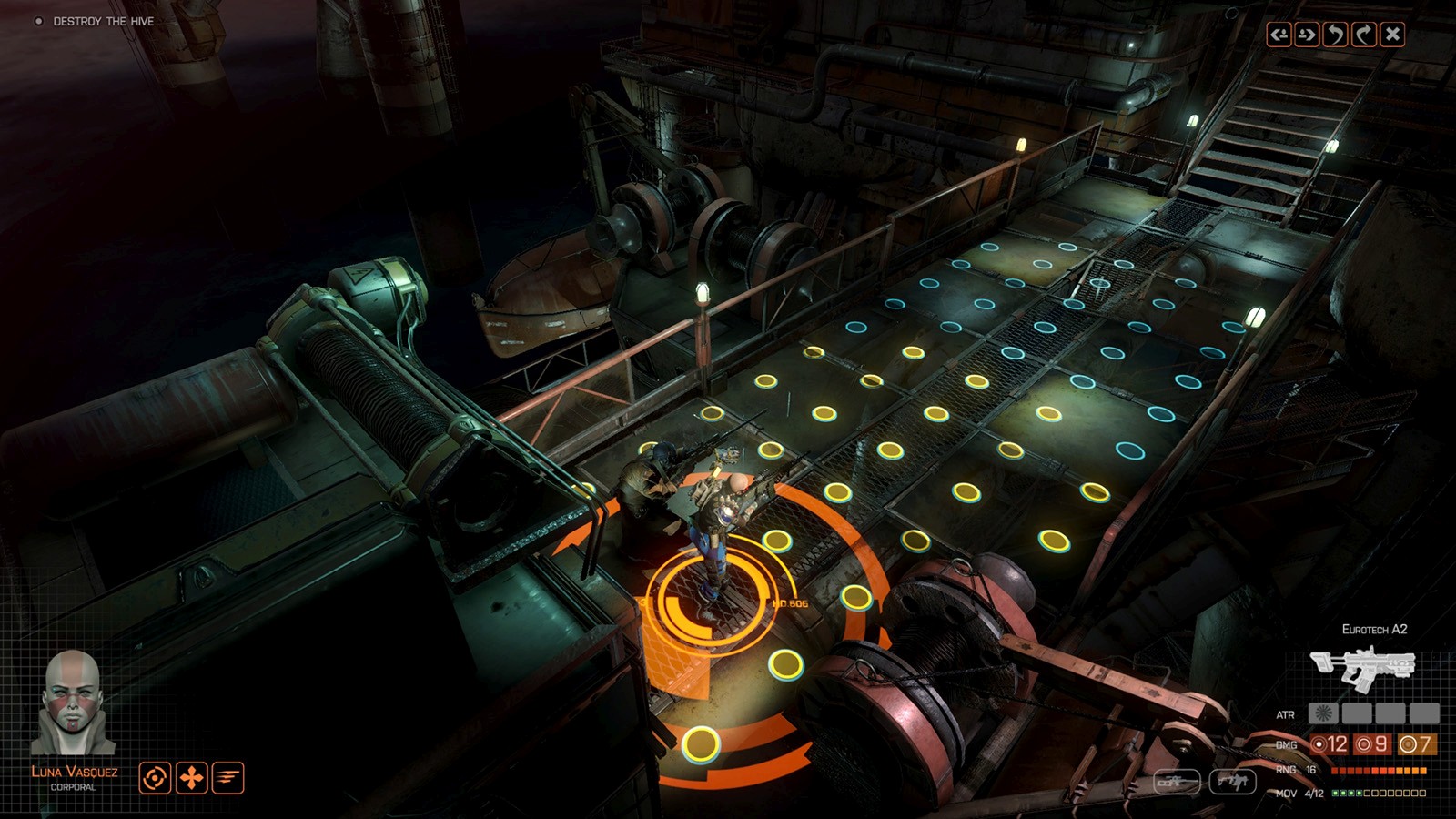Select the overwatch targeting ability
The image size is (1456, 819).
(x=155, y=778)
